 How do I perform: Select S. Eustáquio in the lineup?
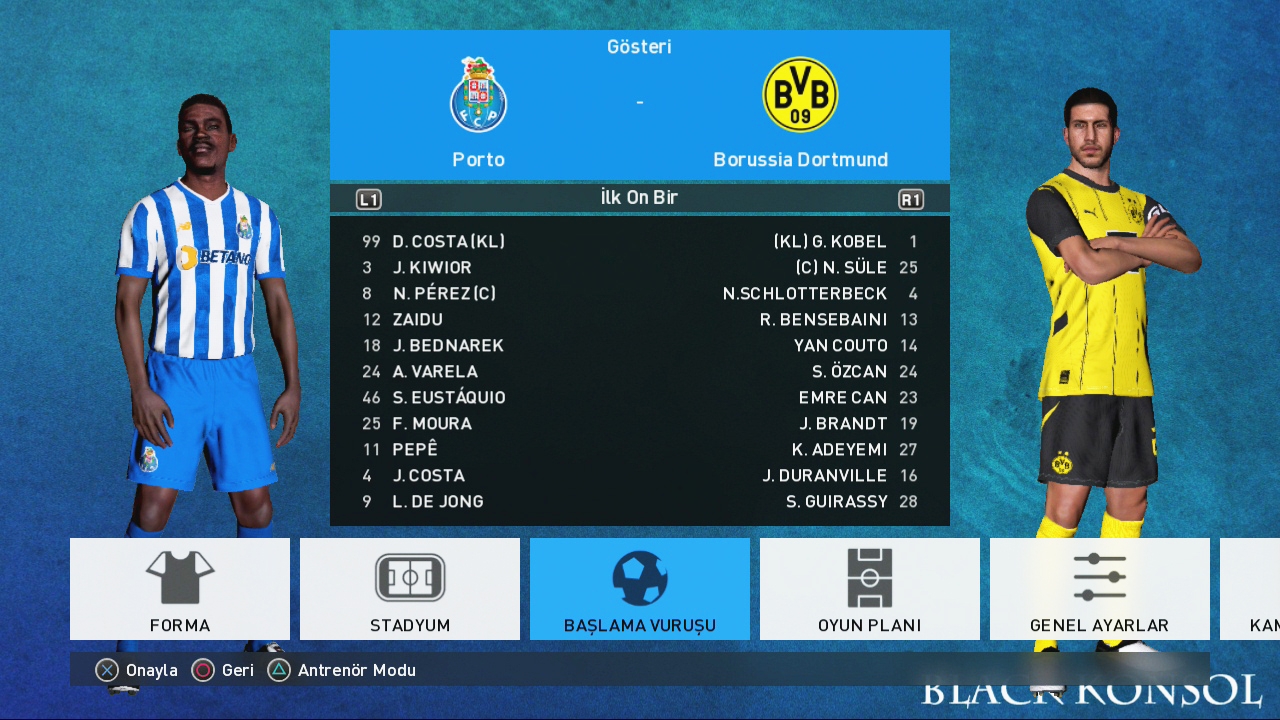click(449, 398)
